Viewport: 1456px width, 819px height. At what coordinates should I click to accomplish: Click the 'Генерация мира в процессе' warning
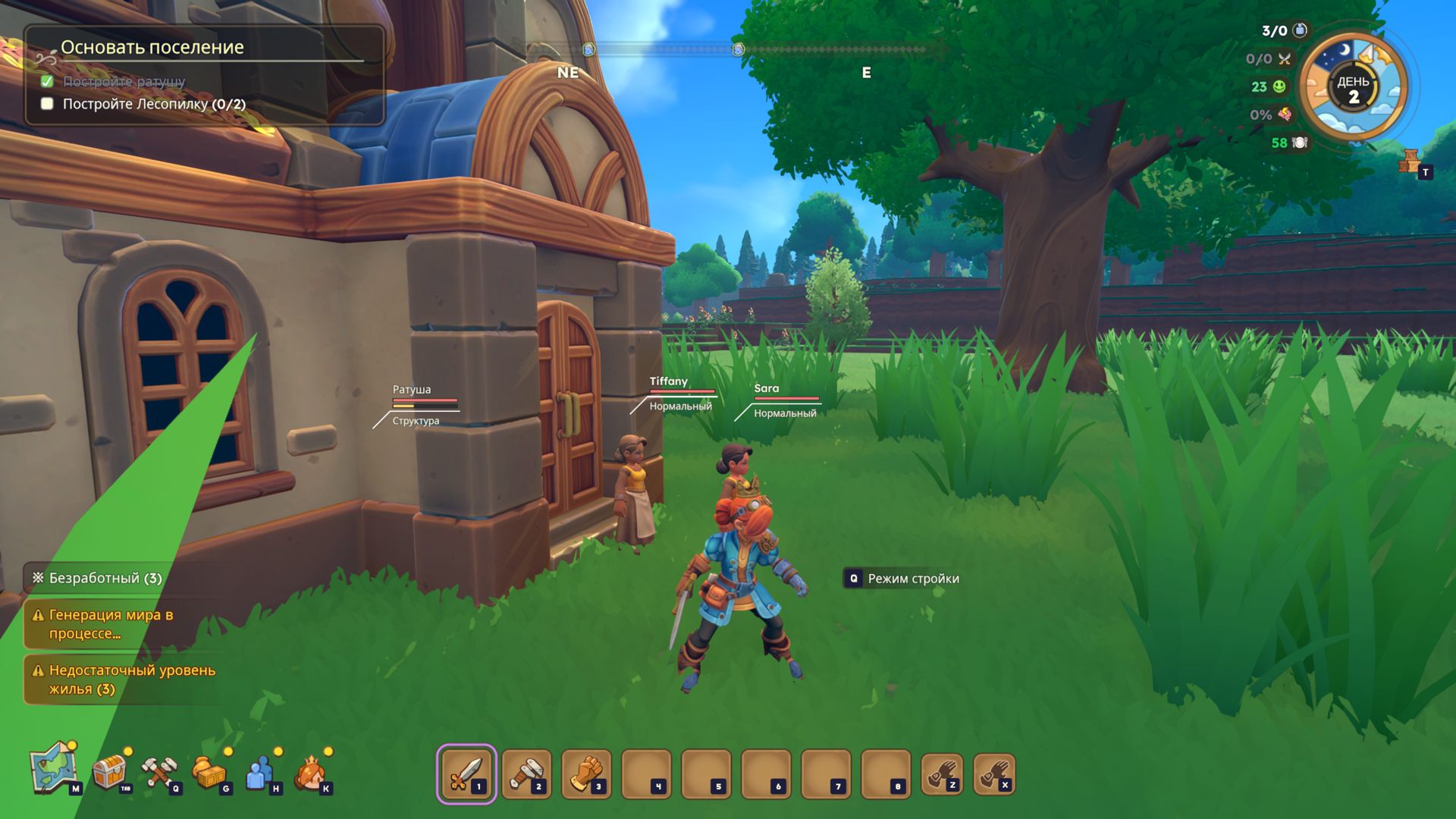111,623
